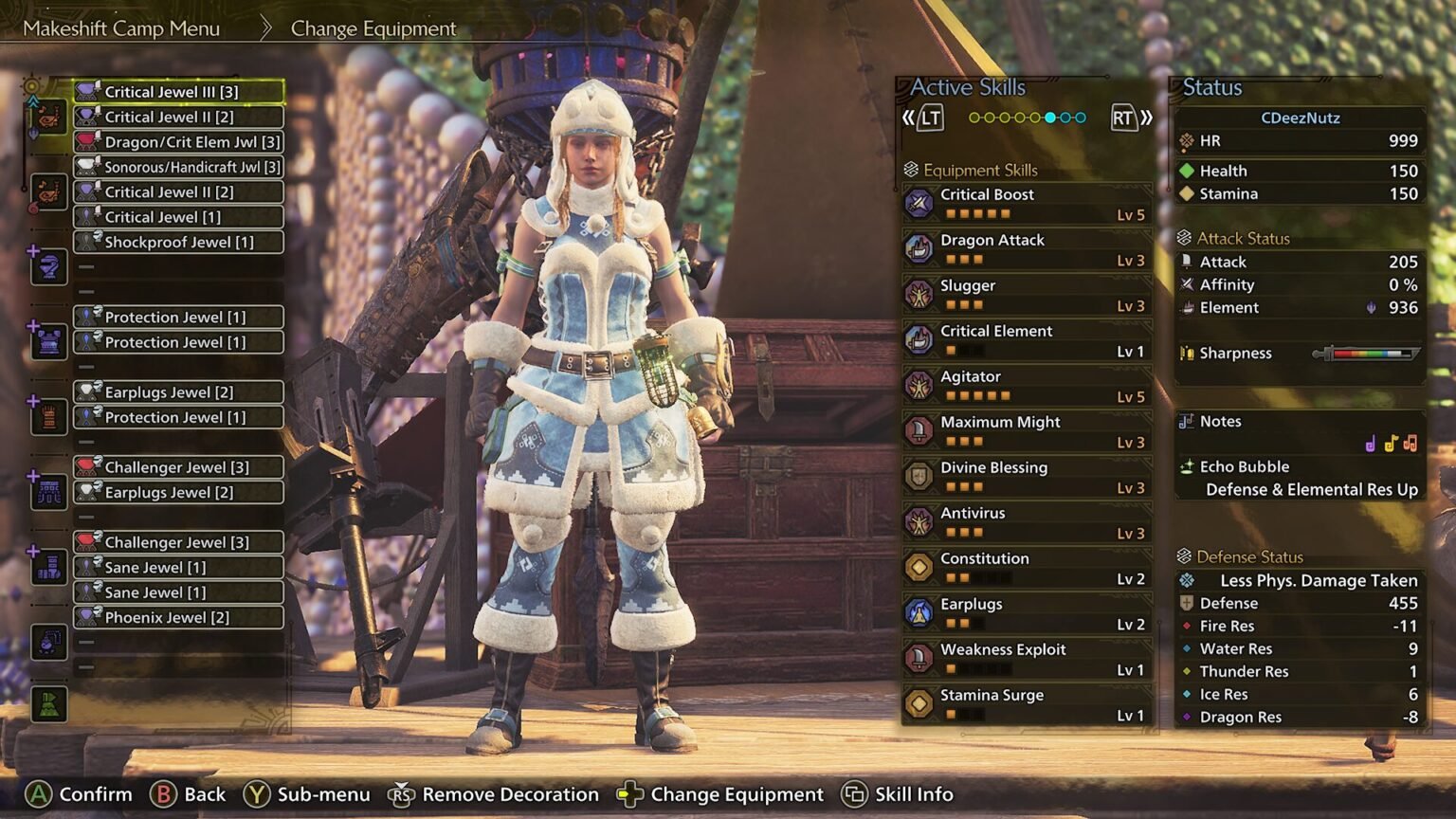
Task: Select the highlighted Active Skills page dot
Action: 1050,118
